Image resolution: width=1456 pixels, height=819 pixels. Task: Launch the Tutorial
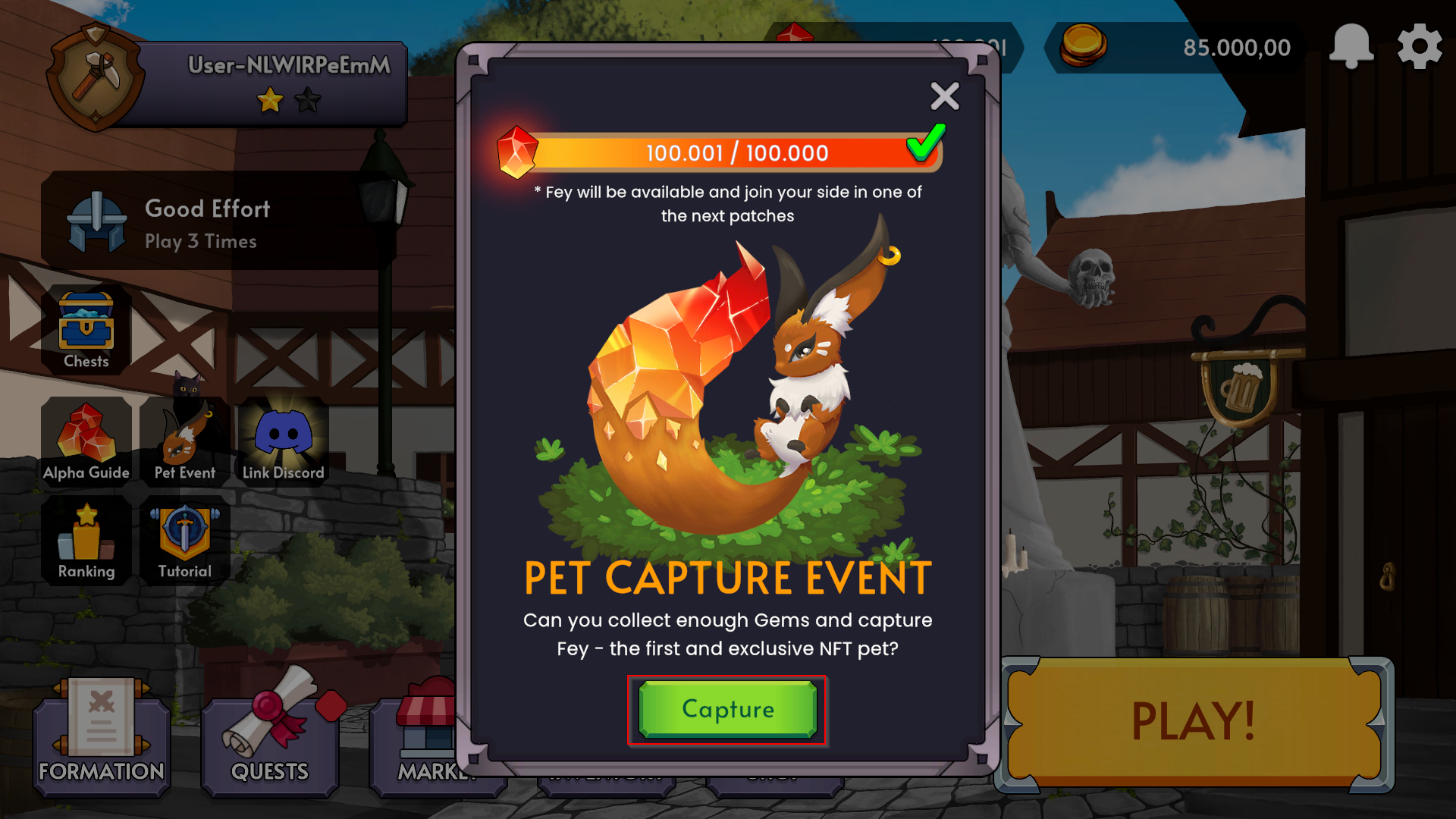[x=184, y=538]
